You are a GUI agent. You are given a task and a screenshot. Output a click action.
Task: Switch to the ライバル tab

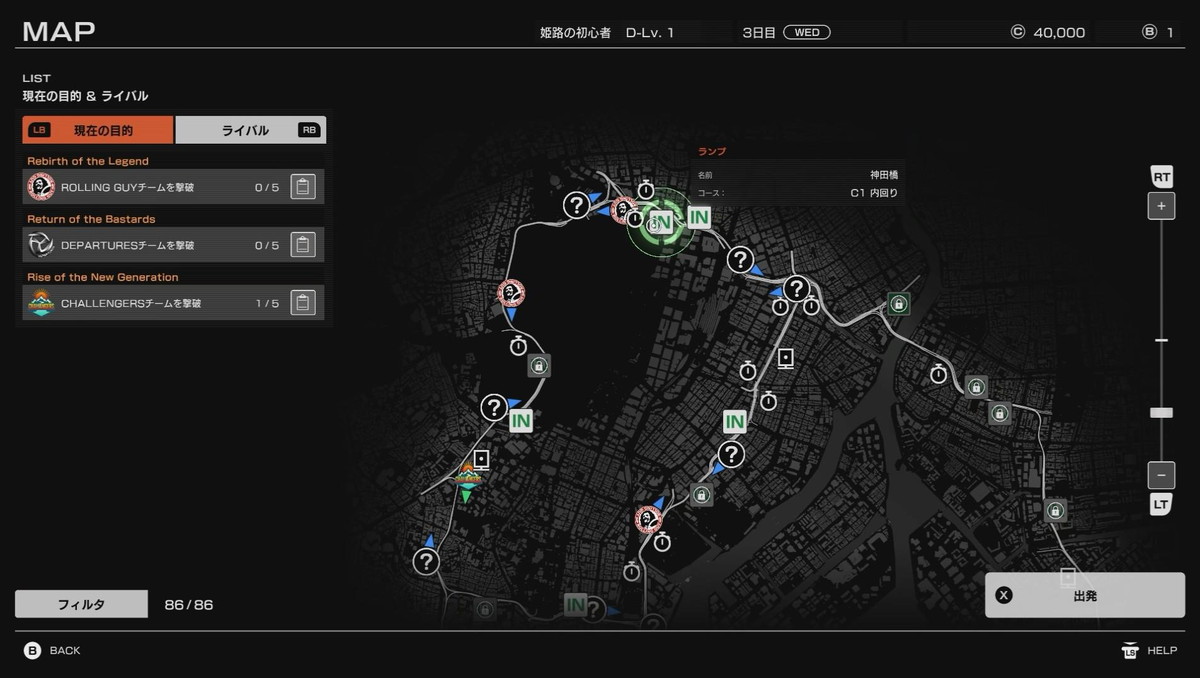coord(250,130)
